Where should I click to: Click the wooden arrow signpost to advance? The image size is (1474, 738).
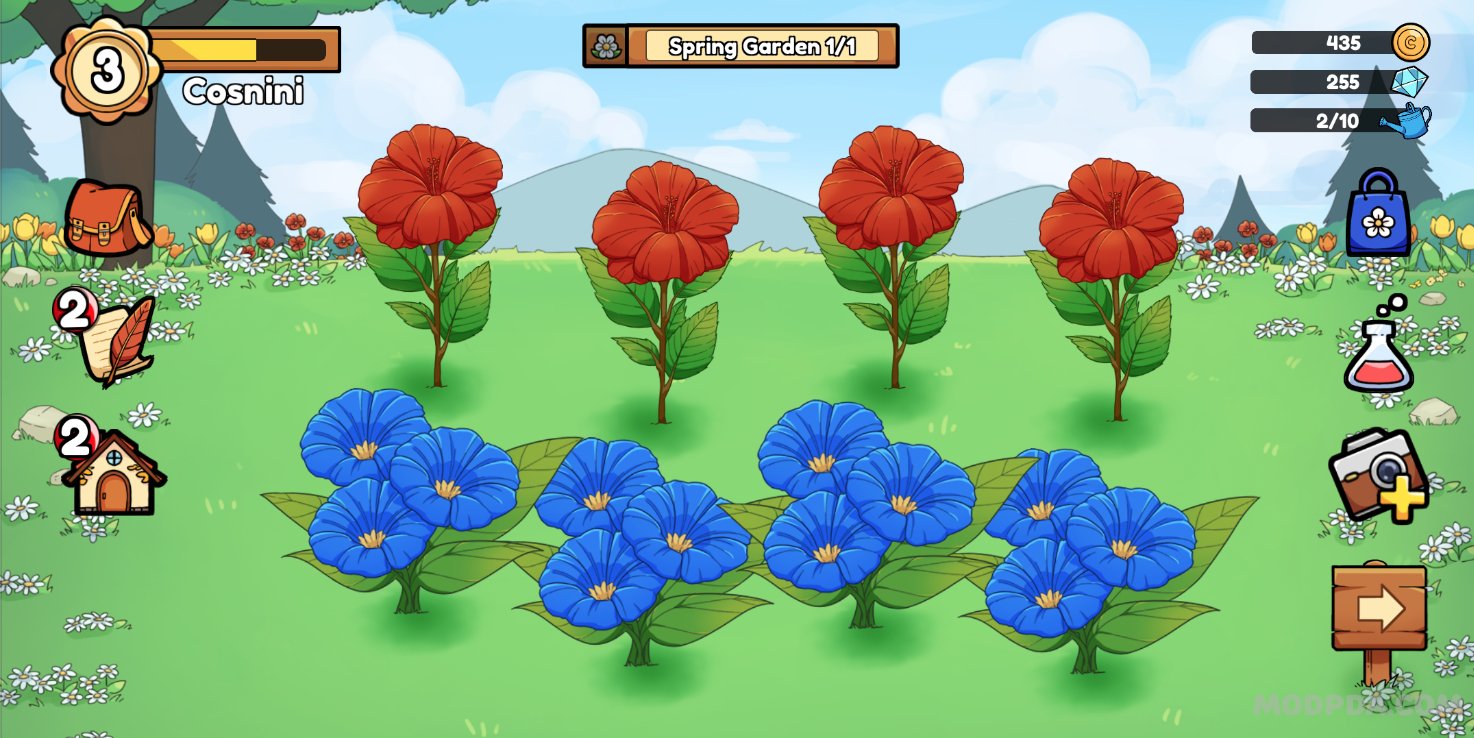tap(1378, 603)
